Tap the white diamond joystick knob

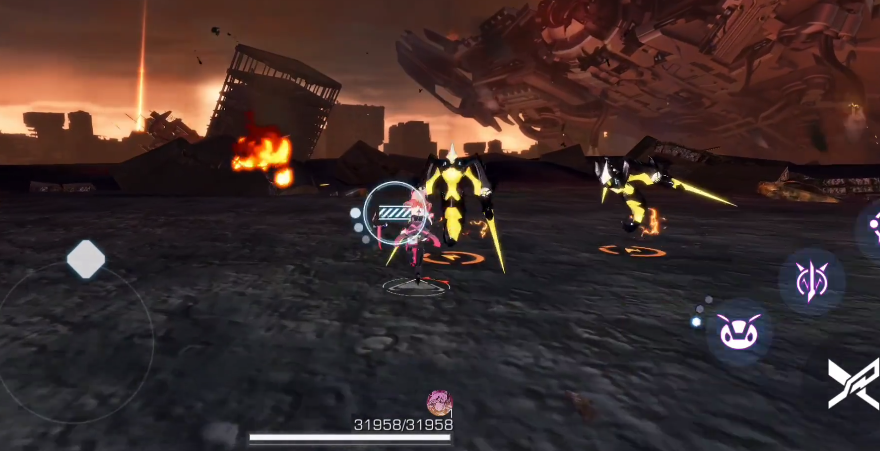coord(86,260)
